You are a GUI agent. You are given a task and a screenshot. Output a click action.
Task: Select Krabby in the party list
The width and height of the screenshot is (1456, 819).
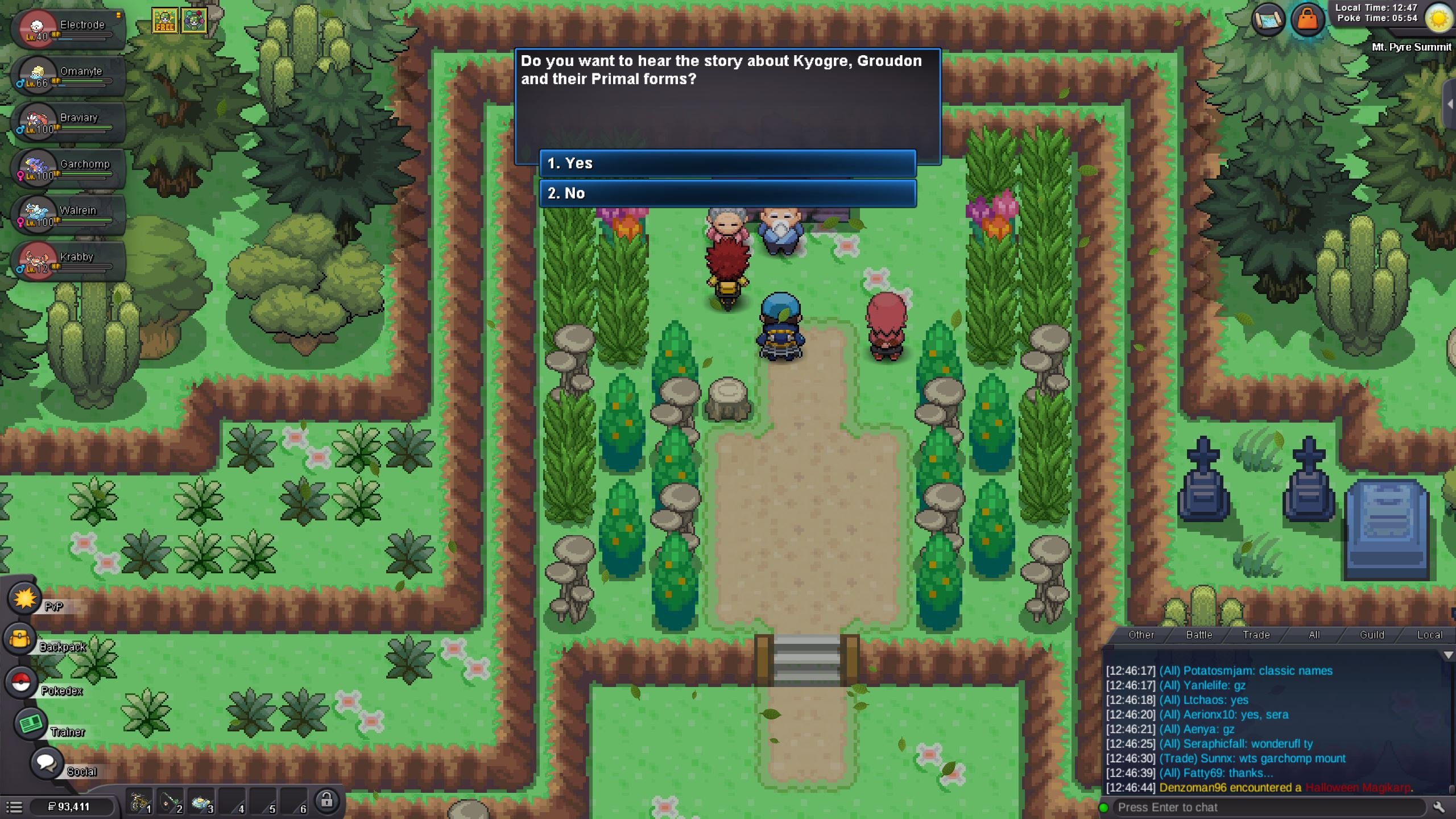click(68, 261)
